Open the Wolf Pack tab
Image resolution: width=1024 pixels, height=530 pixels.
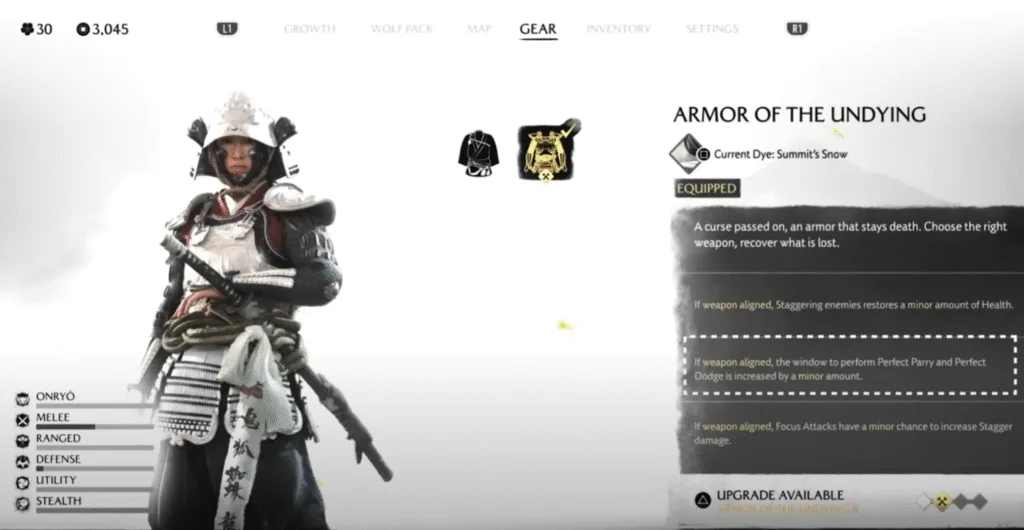pos(401,29)
